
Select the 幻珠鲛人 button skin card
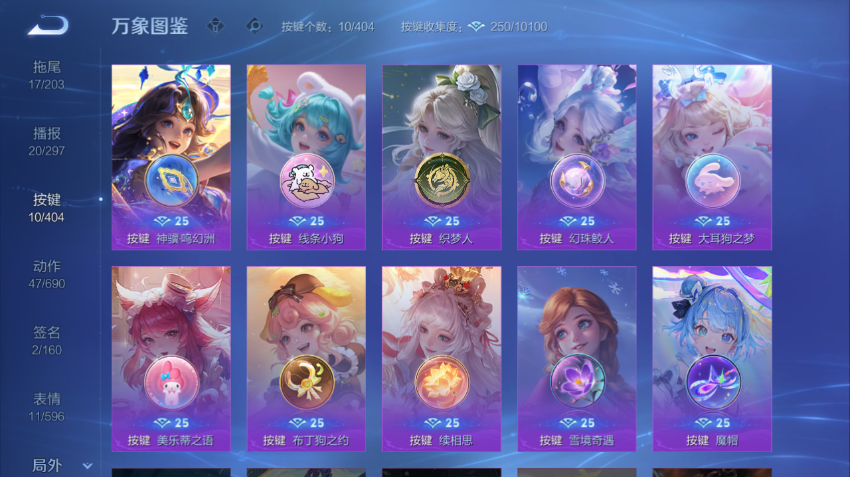coord(576,157)
